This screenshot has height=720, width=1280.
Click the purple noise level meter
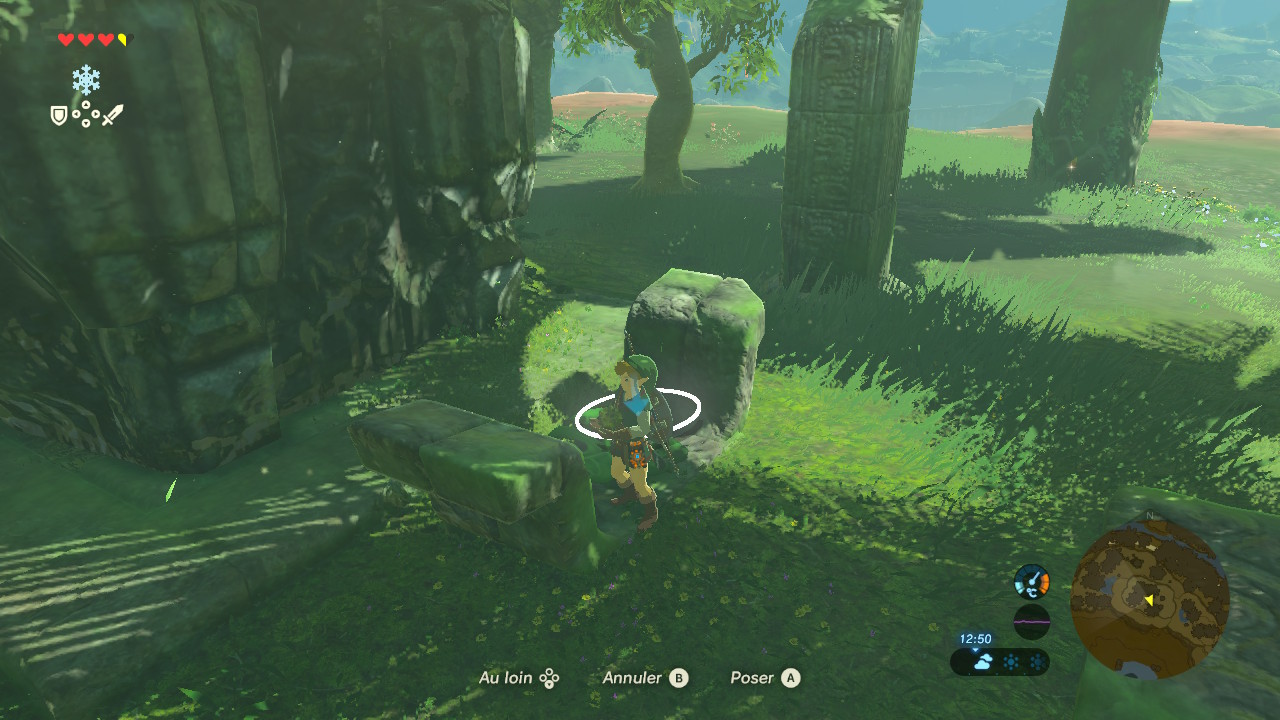tap(1031, 621)
